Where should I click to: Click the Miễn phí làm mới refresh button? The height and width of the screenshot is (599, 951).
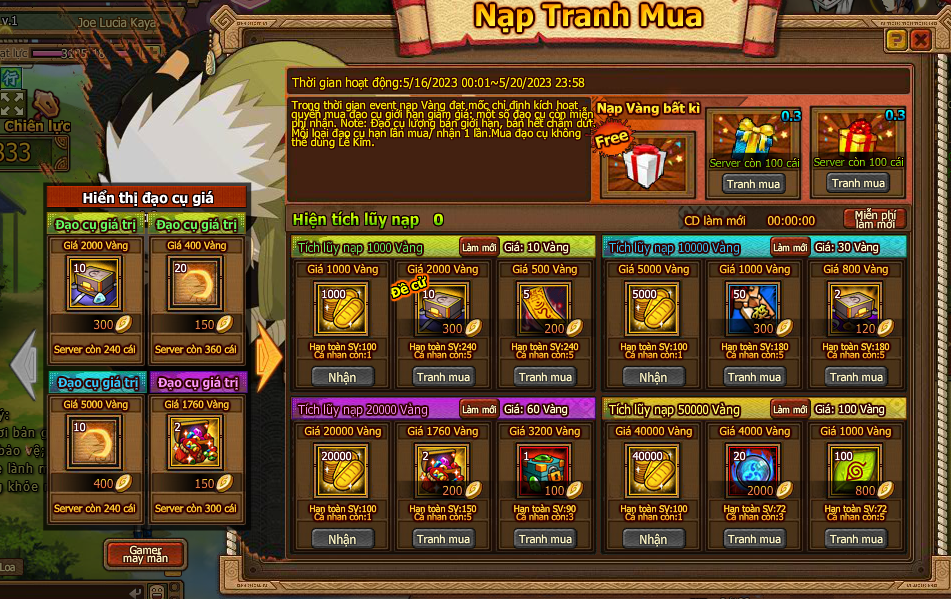pos(875,219)
